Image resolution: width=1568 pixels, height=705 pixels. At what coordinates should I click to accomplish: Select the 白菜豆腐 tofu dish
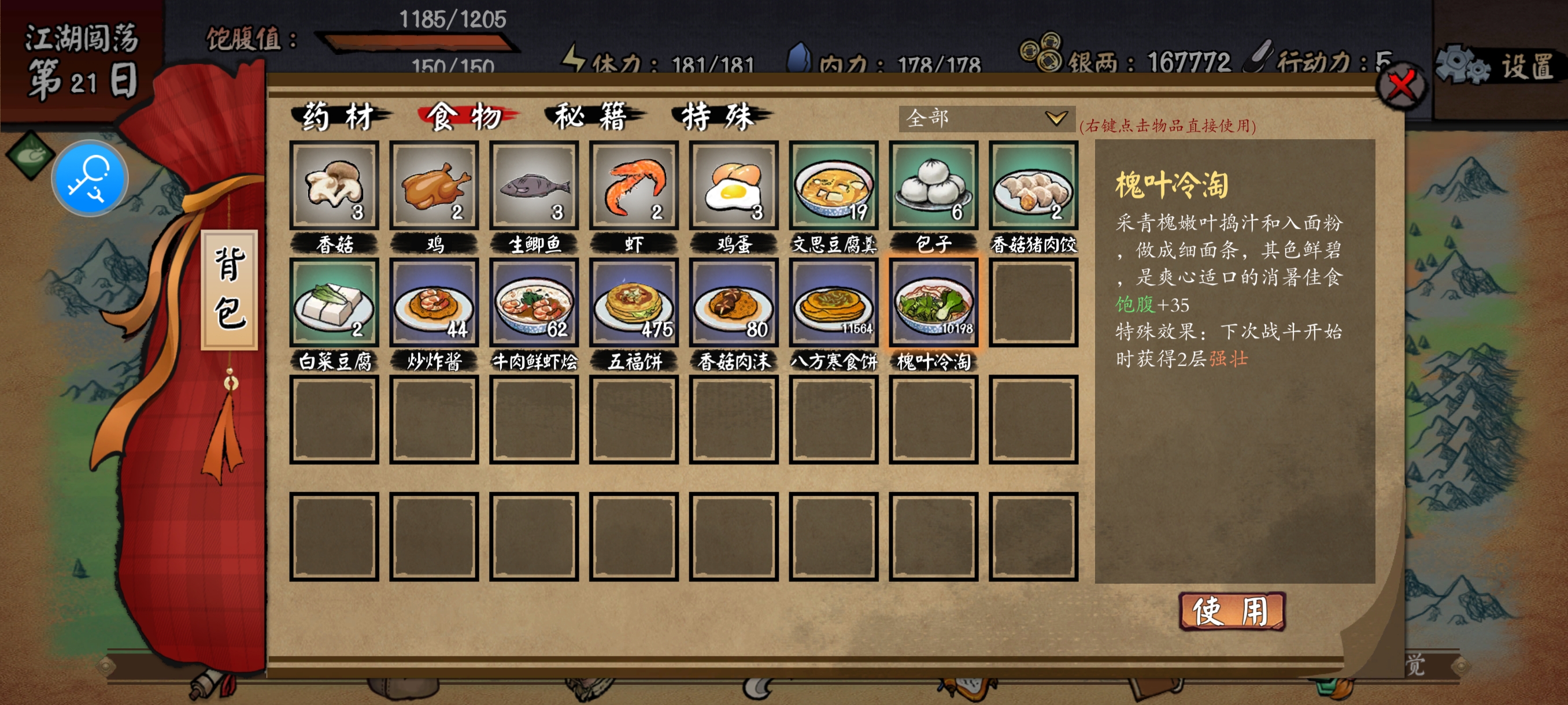coord(334,302)
